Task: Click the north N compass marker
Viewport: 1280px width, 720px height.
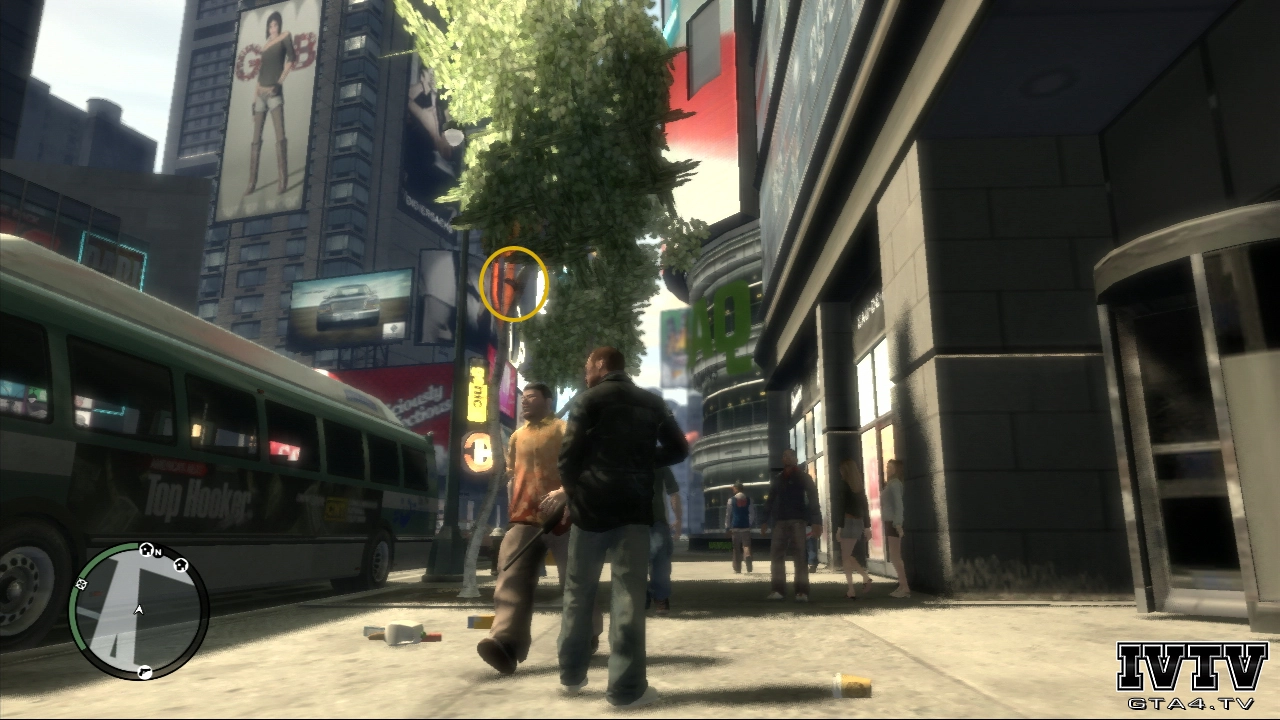Action: pyautogui.click(x=158, y=552)
